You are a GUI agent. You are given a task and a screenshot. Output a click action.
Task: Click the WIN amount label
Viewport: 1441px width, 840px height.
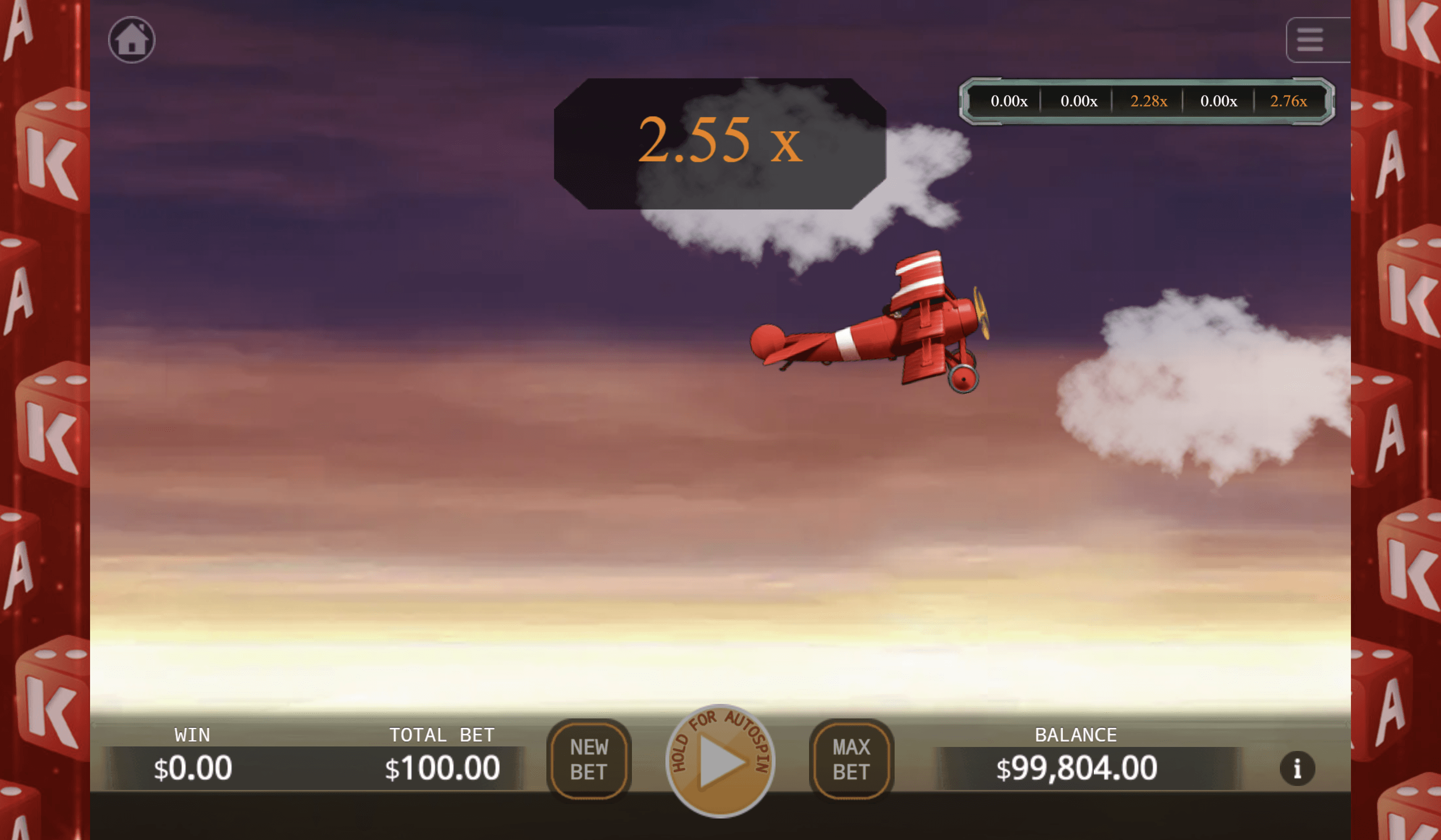[192, 735]
